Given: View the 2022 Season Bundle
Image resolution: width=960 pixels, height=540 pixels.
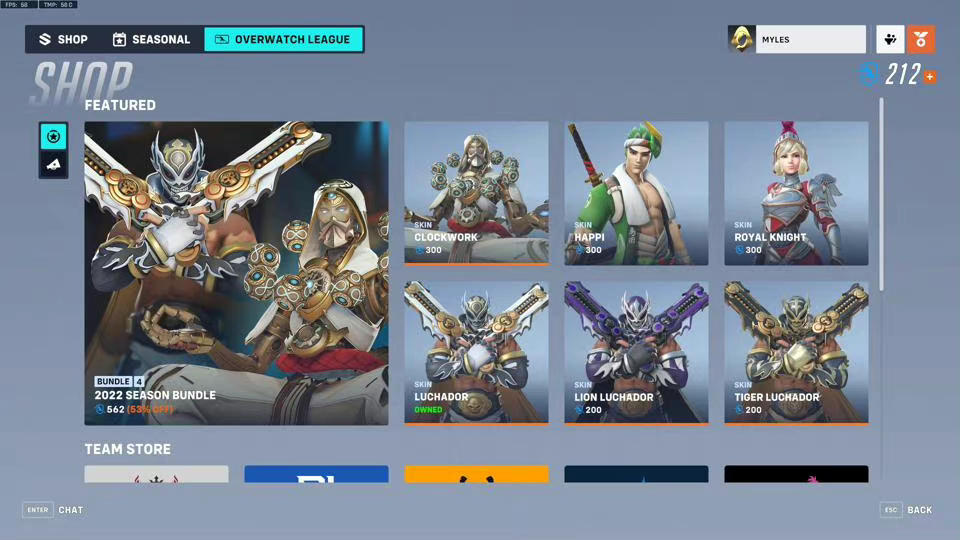Looking at the screenshot, I should (236, 273).
